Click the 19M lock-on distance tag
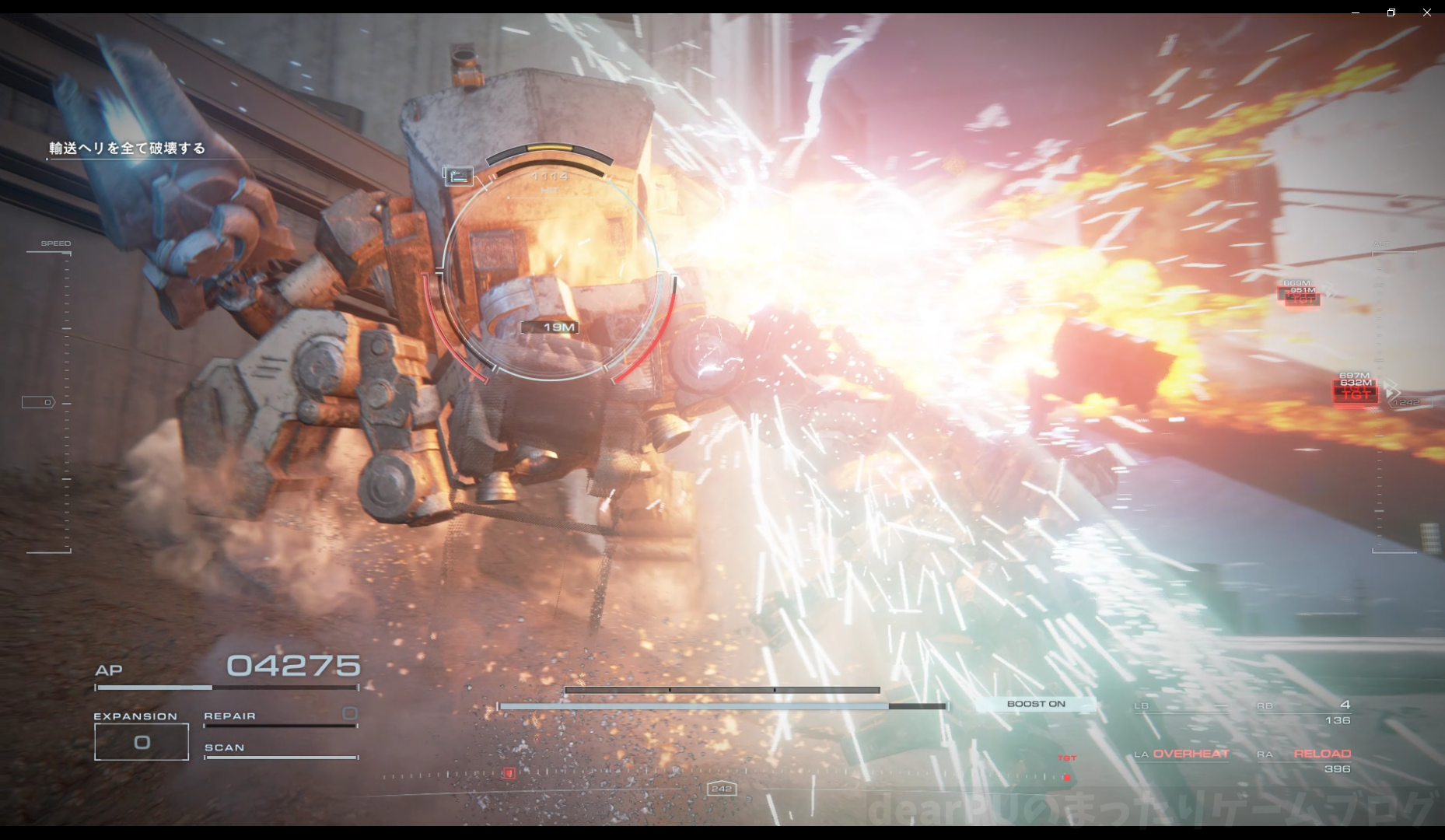1445x840 pixels. [x=551, y=327]
